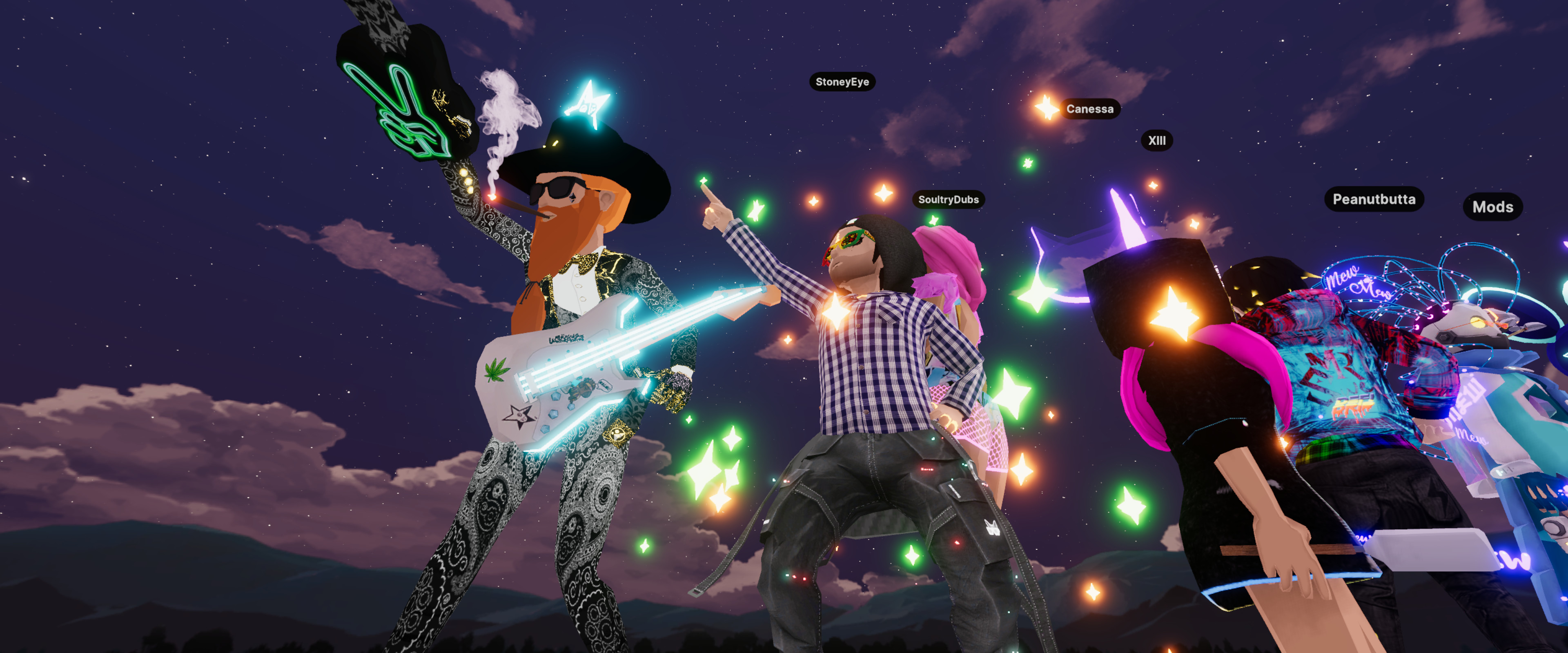1568x653 pixels.
Task: Click the Mods name tag
Action: pos(1492,207)
